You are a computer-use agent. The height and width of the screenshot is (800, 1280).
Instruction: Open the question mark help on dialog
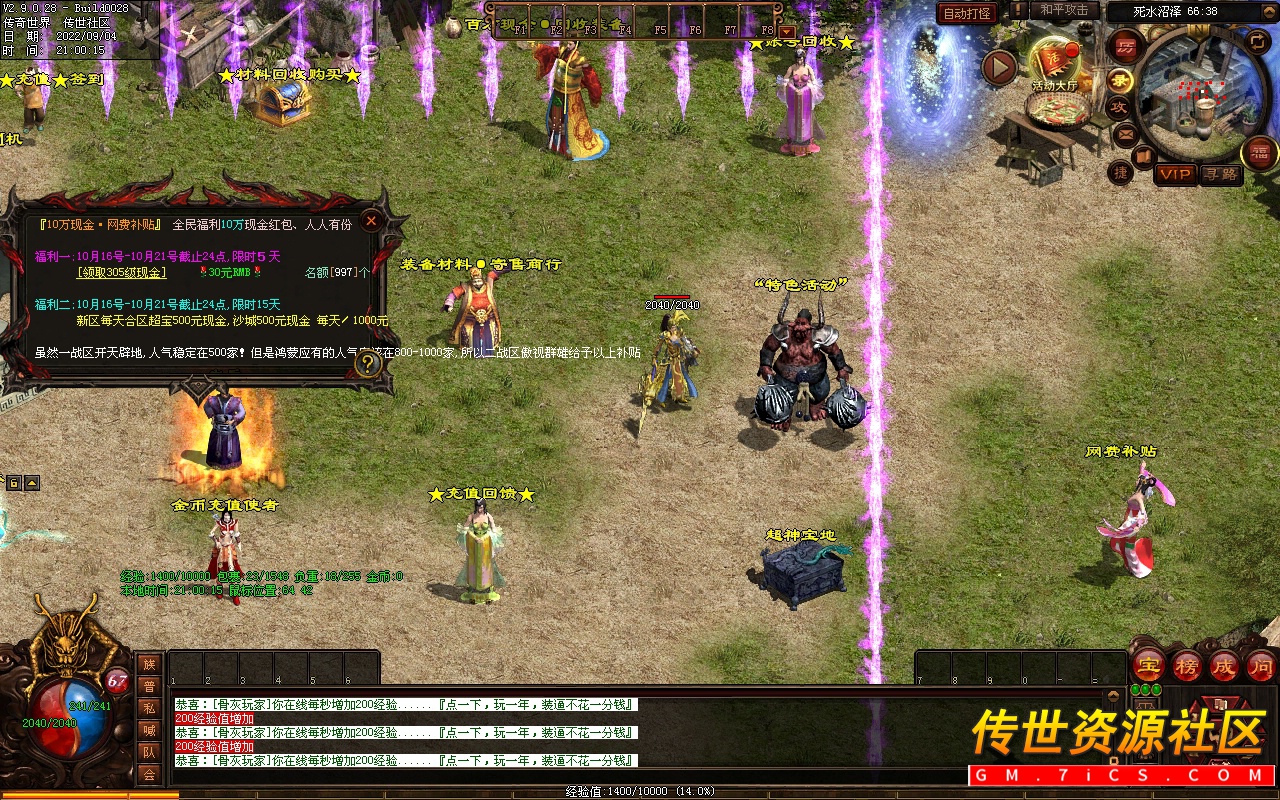pyautogui.click(x=369, y=364)
